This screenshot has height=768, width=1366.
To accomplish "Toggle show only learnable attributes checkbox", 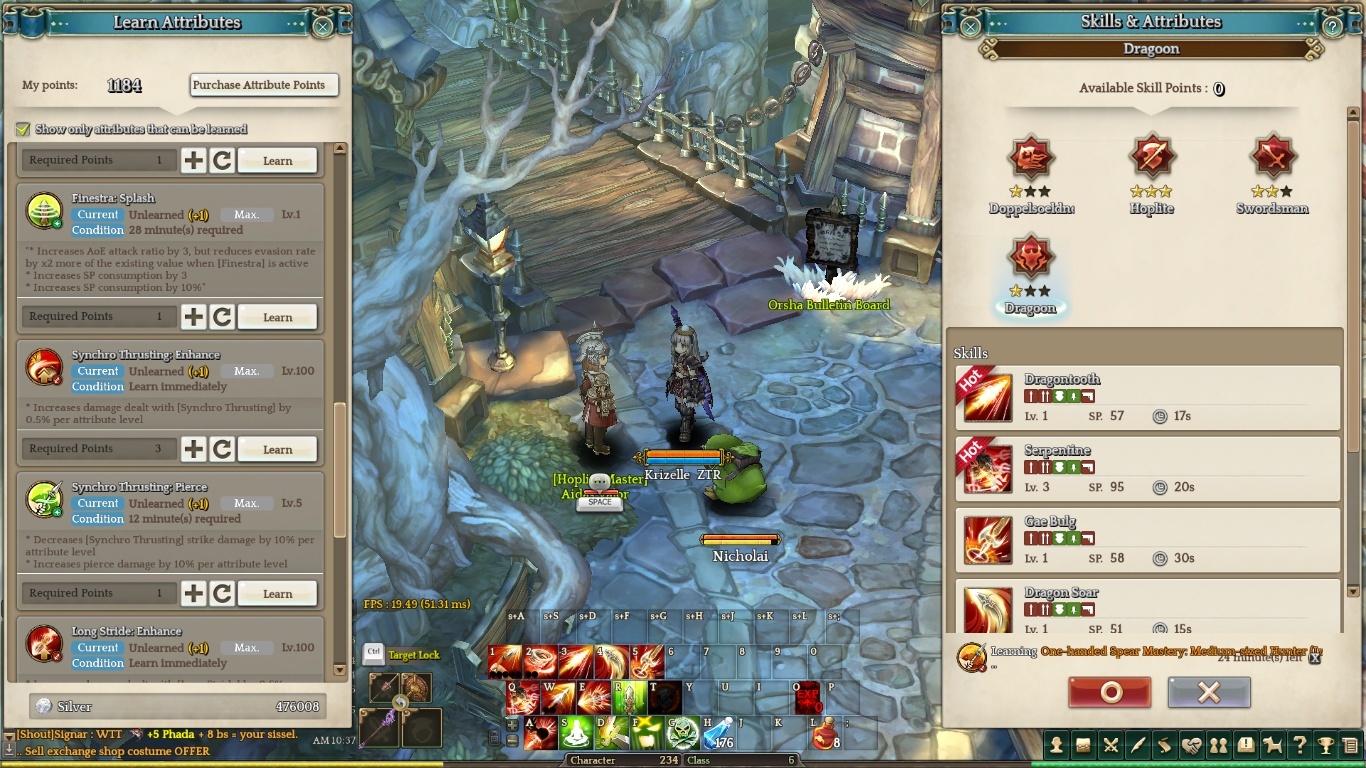I will pyautogui.click(x=22, y=129).
